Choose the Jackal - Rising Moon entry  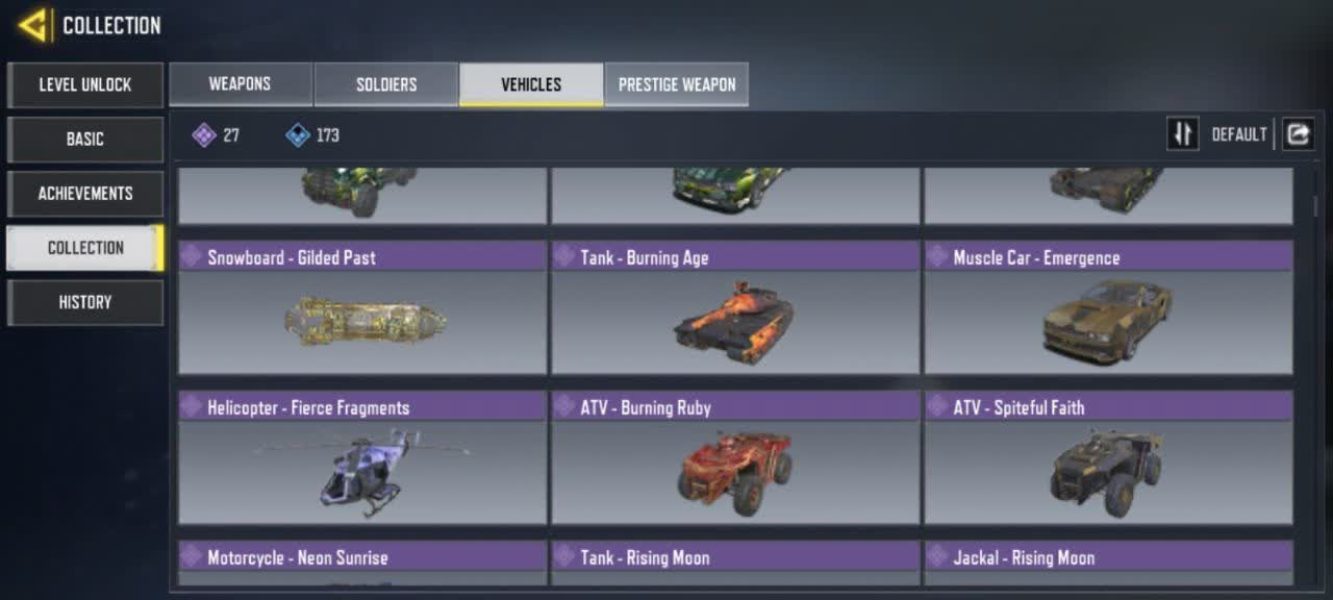[1108, 562]
